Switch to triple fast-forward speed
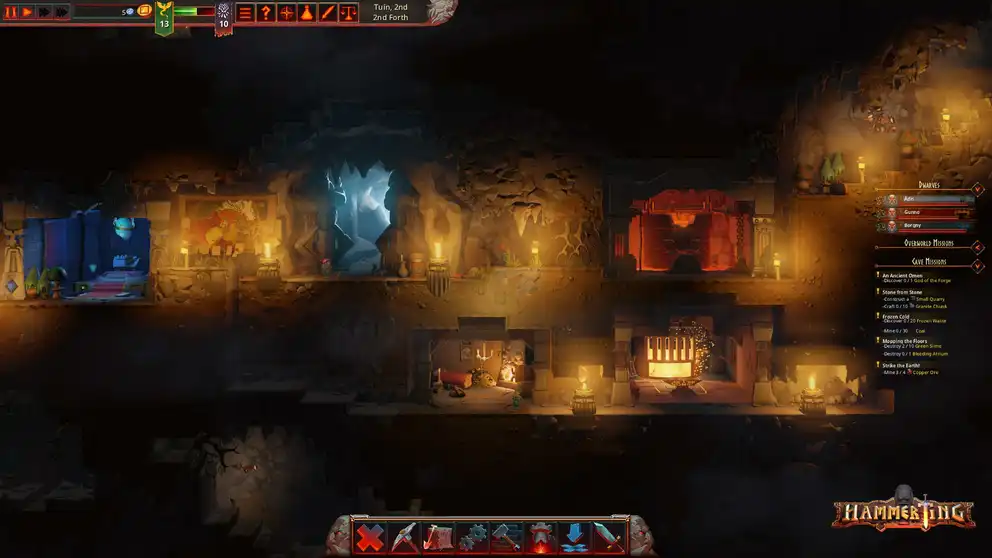The height and width of the screenshot is (558, 992). pyautogui.click(x=62, y=12)
